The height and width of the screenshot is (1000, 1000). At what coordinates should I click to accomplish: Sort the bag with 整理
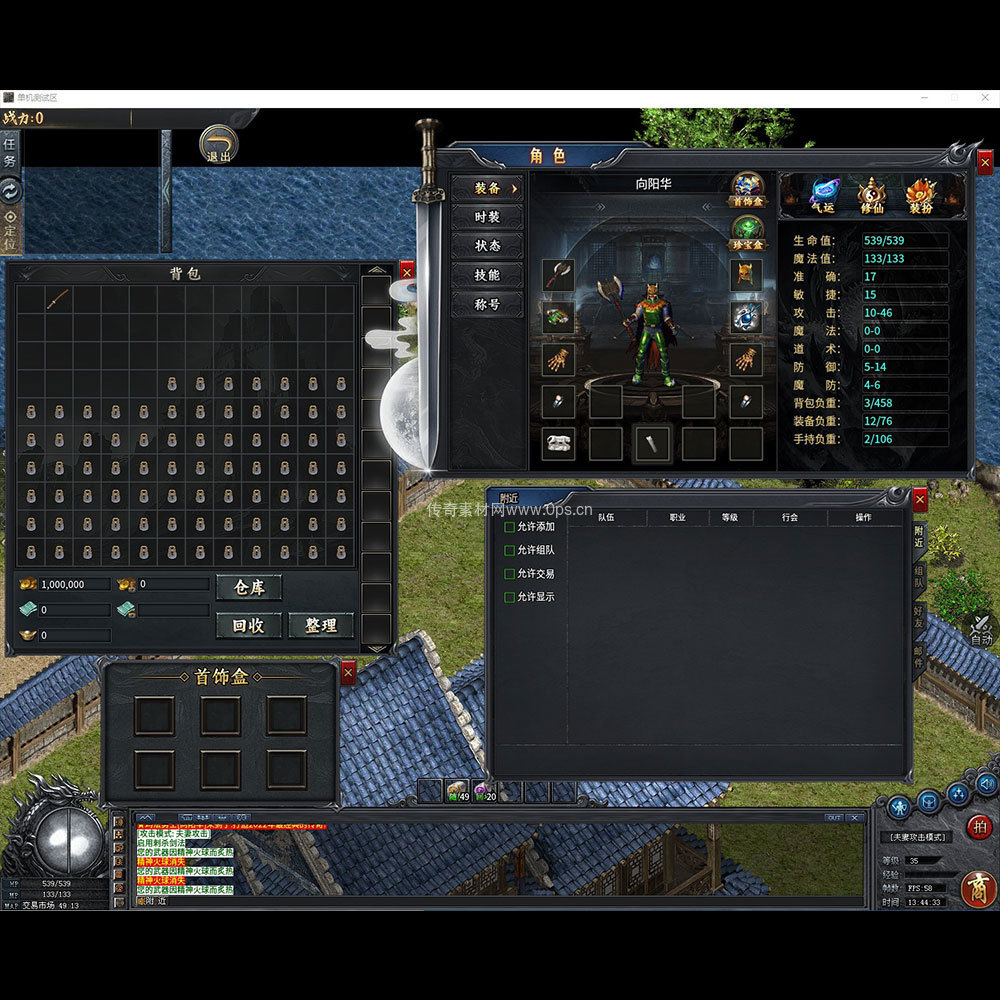click(x=321, y=625)
